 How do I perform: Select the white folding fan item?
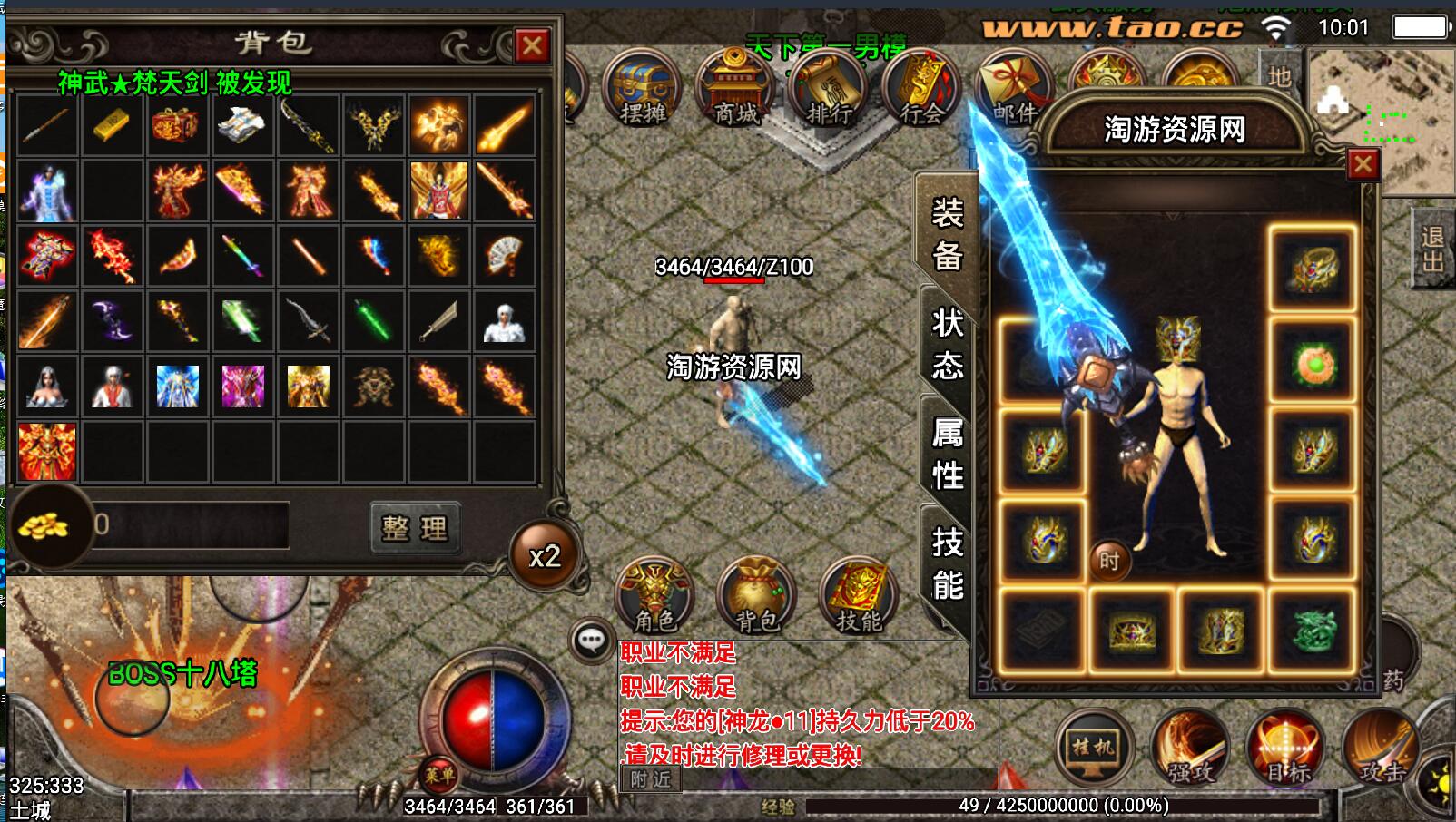pyautogui.click(x=504, y=257)
